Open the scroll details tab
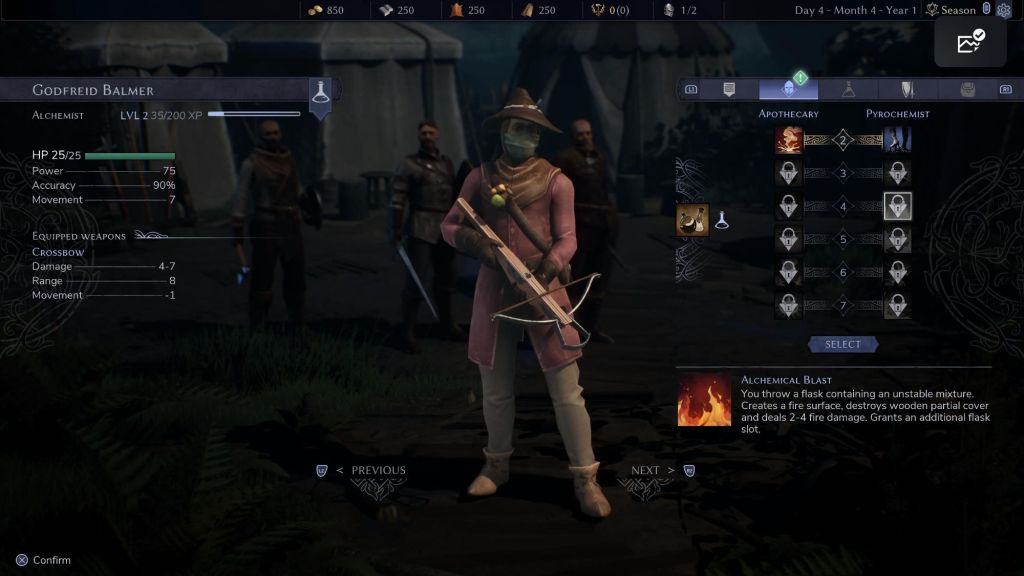The height and width of the screenshot is (576, 1024). tap(729, 90)
